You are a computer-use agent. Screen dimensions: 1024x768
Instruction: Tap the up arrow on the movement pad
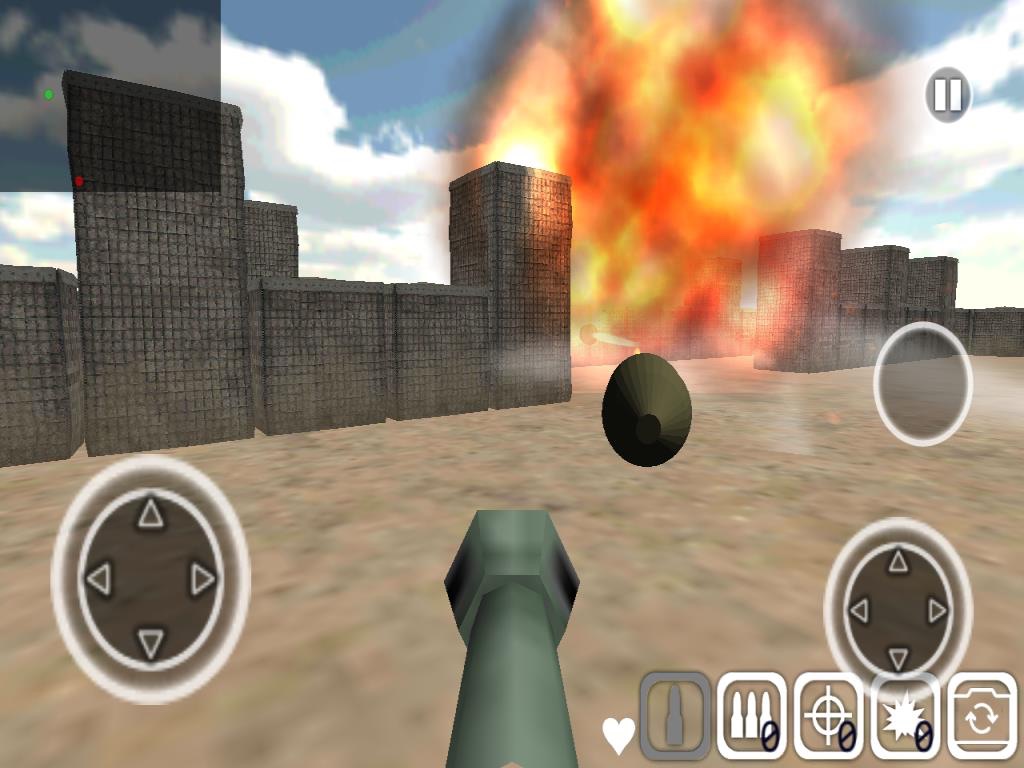150,514
